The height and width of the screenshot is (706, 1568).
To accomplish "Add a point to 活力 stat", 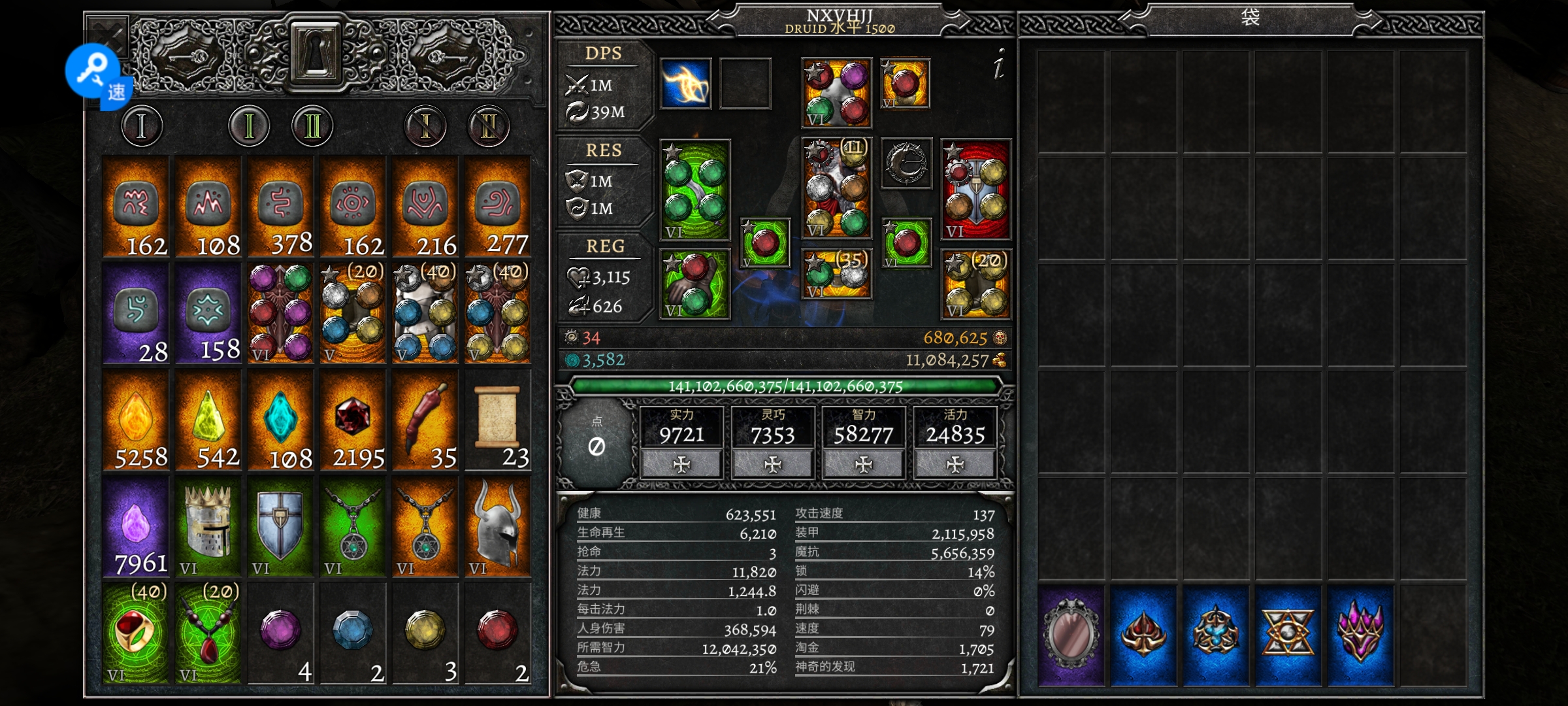I will 955,464.
